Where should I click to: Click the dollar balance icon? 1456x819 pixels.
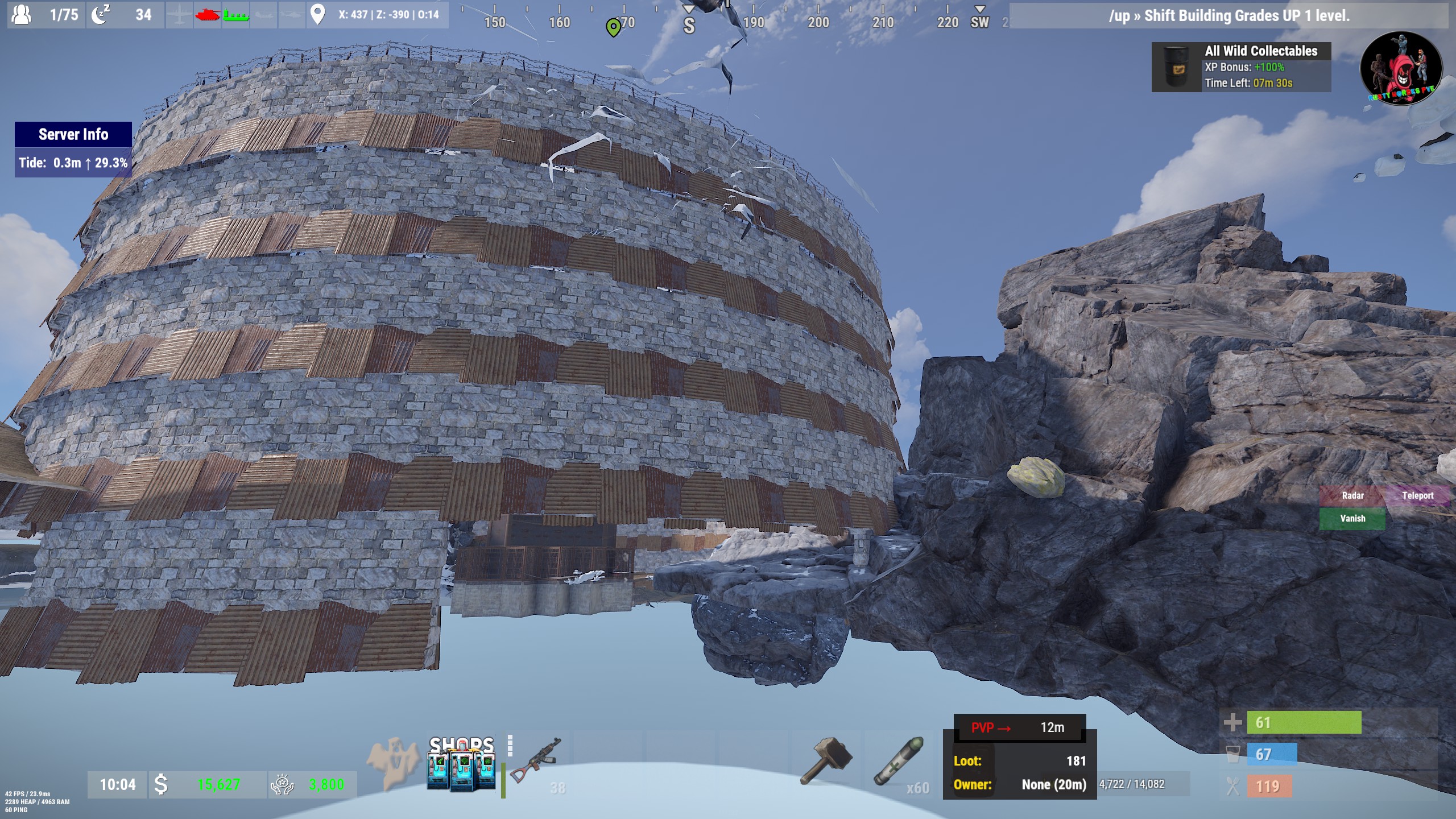[161, 784]
